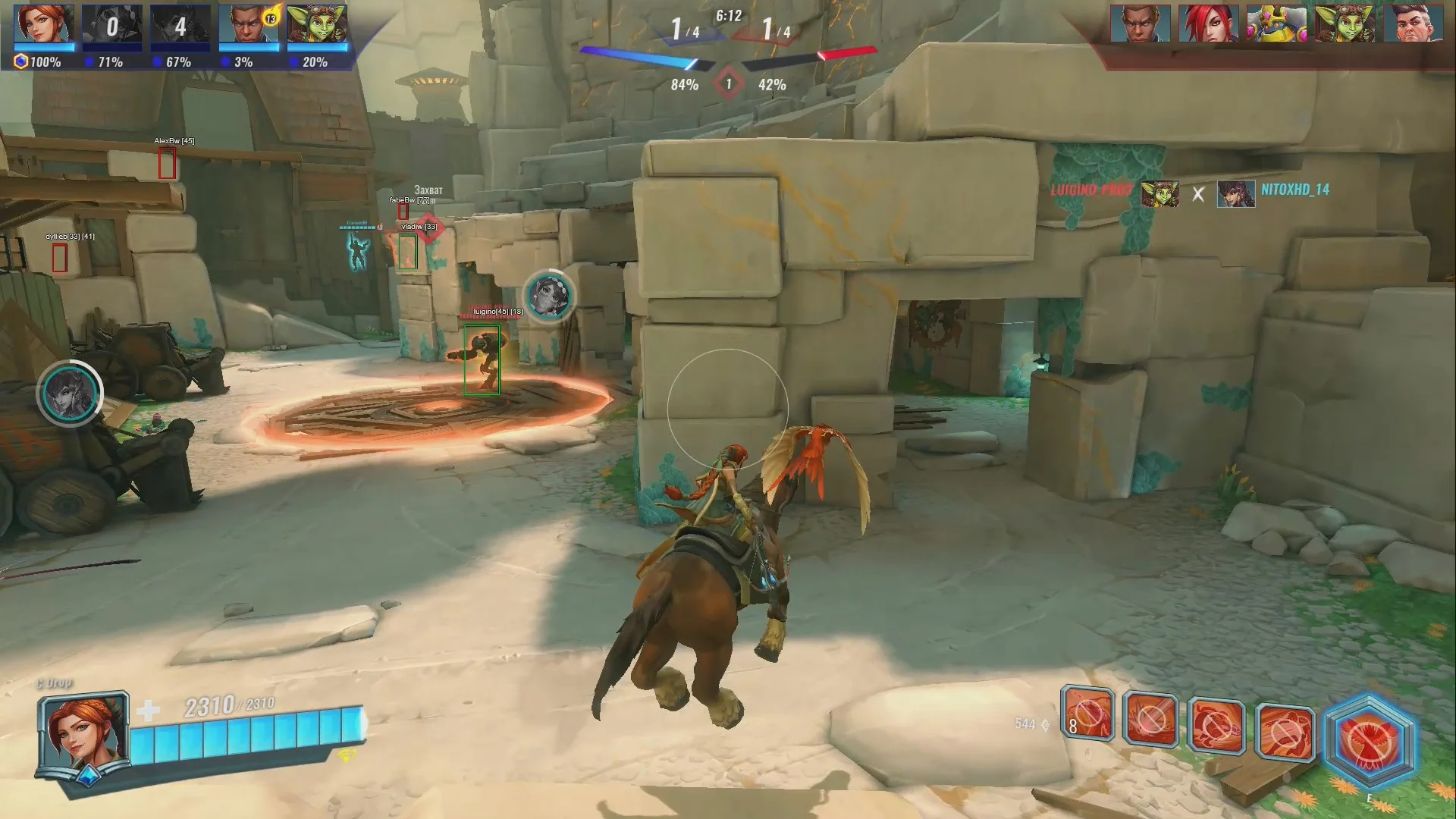The height and width of the screenshot is (819, 1456).
Task: Select the scarred man enemy portrait
Action: (1413, 24)
